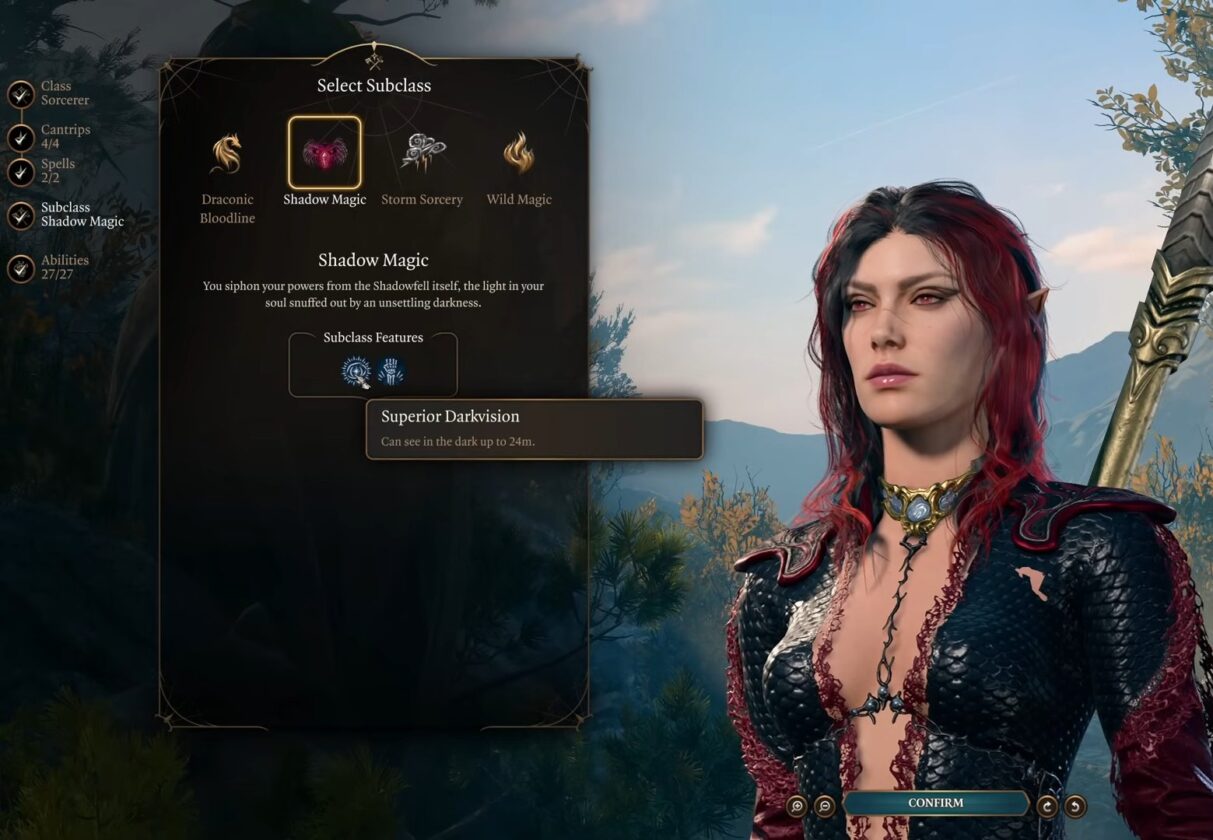The width and height of the screenshot is (1213, 840).
Task: Select the Shadow Magic subclass icon
Action: tap(325, 153)
